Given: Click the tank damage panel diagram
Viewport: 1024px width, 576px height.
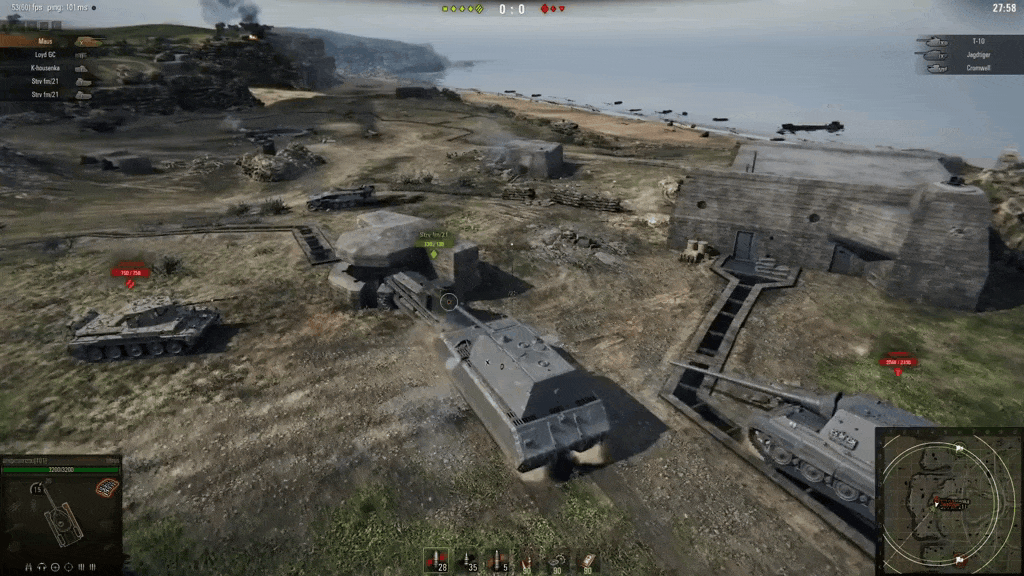Looking at the screenshot, I should (62, 517).
